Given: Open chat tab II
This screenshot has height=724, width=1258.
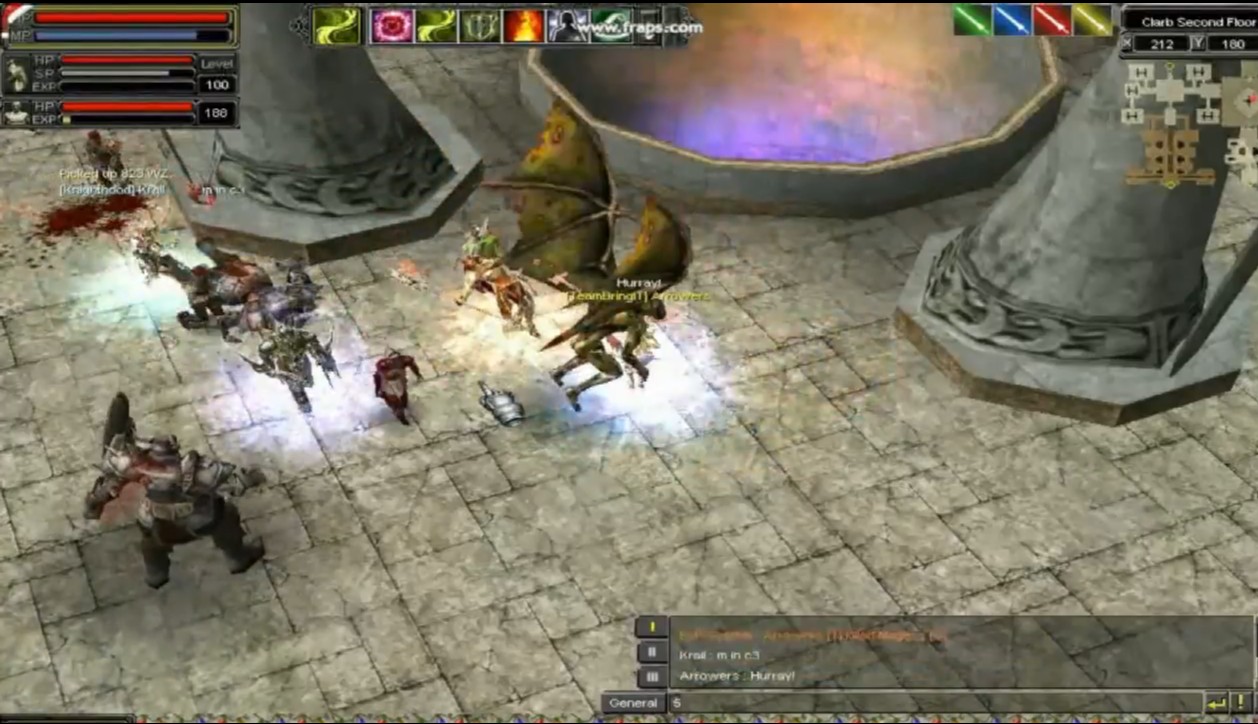Looking at the screenshot, I should coord(651,652).
